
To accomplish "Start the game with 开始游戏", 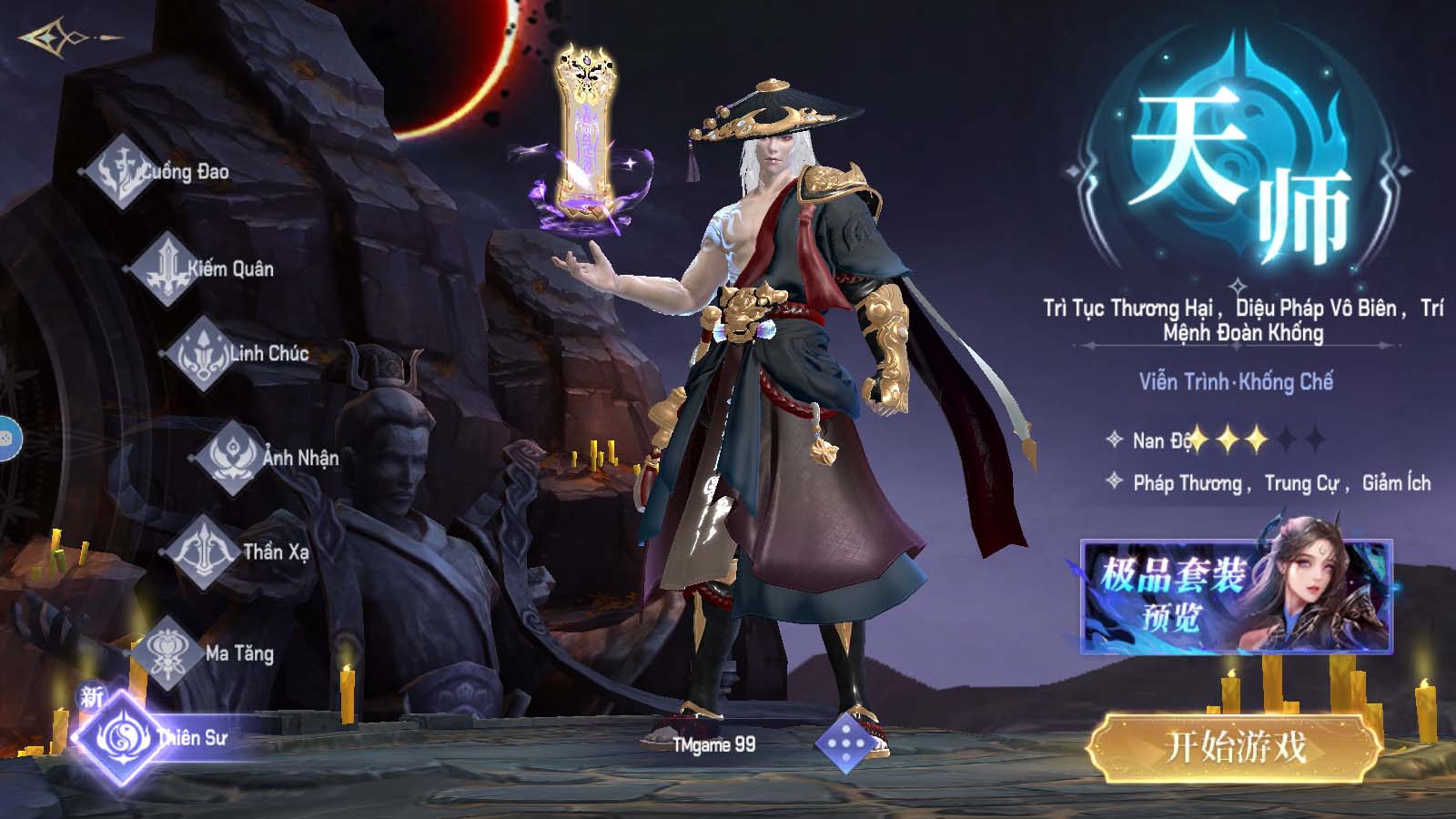I will 1235,748.
